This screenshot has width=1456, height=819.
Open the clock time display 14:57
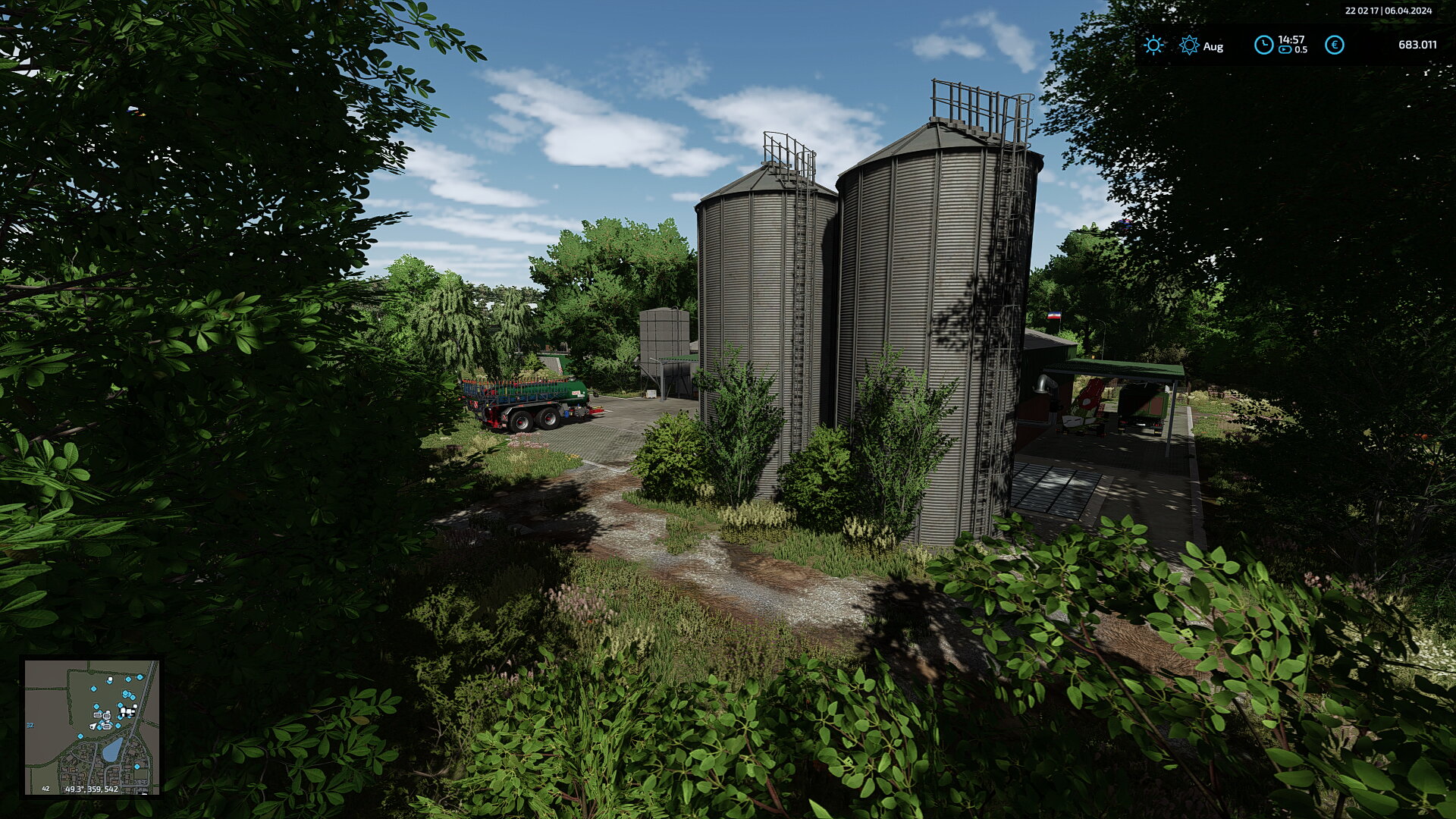(x=1291, y=39)
